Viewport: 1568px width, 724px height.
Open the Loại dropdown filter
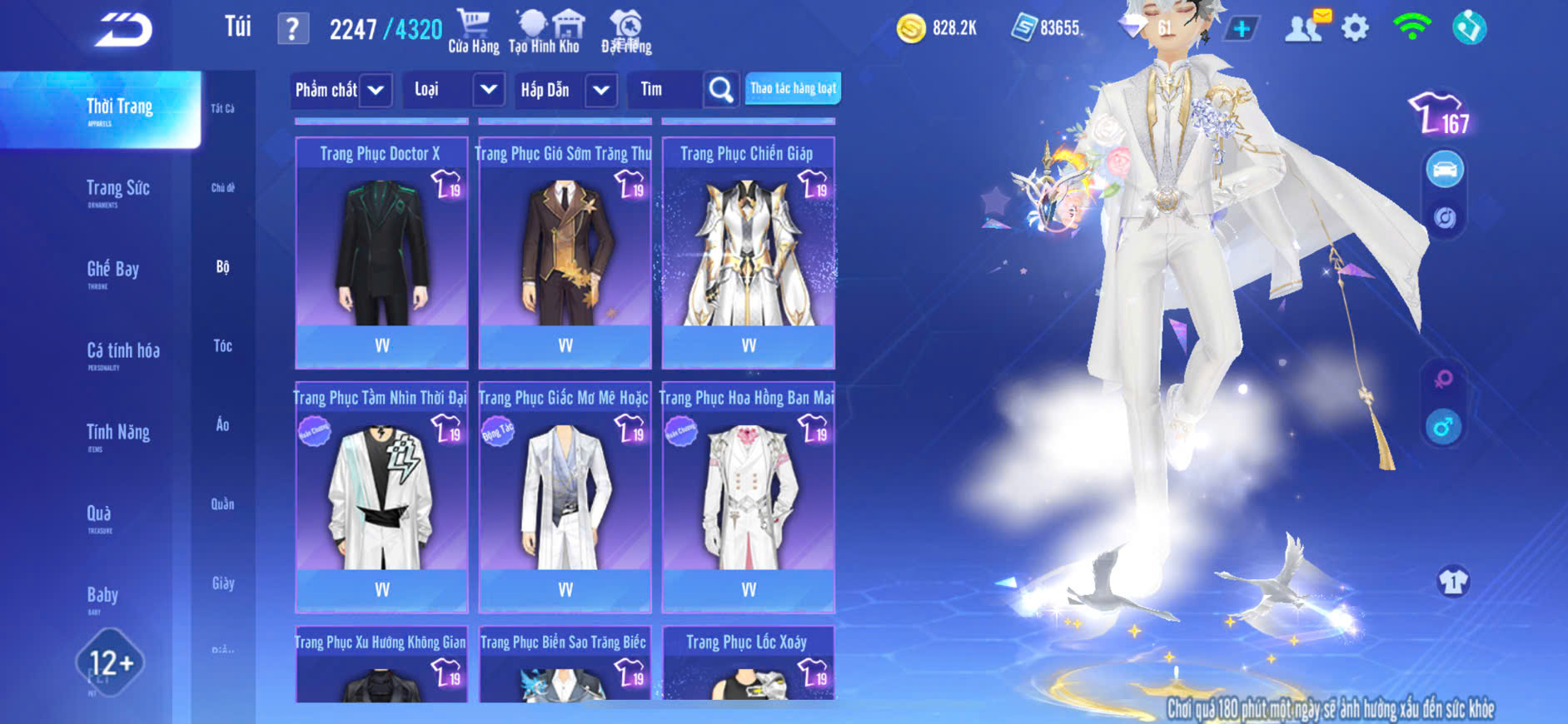[488, 90]
